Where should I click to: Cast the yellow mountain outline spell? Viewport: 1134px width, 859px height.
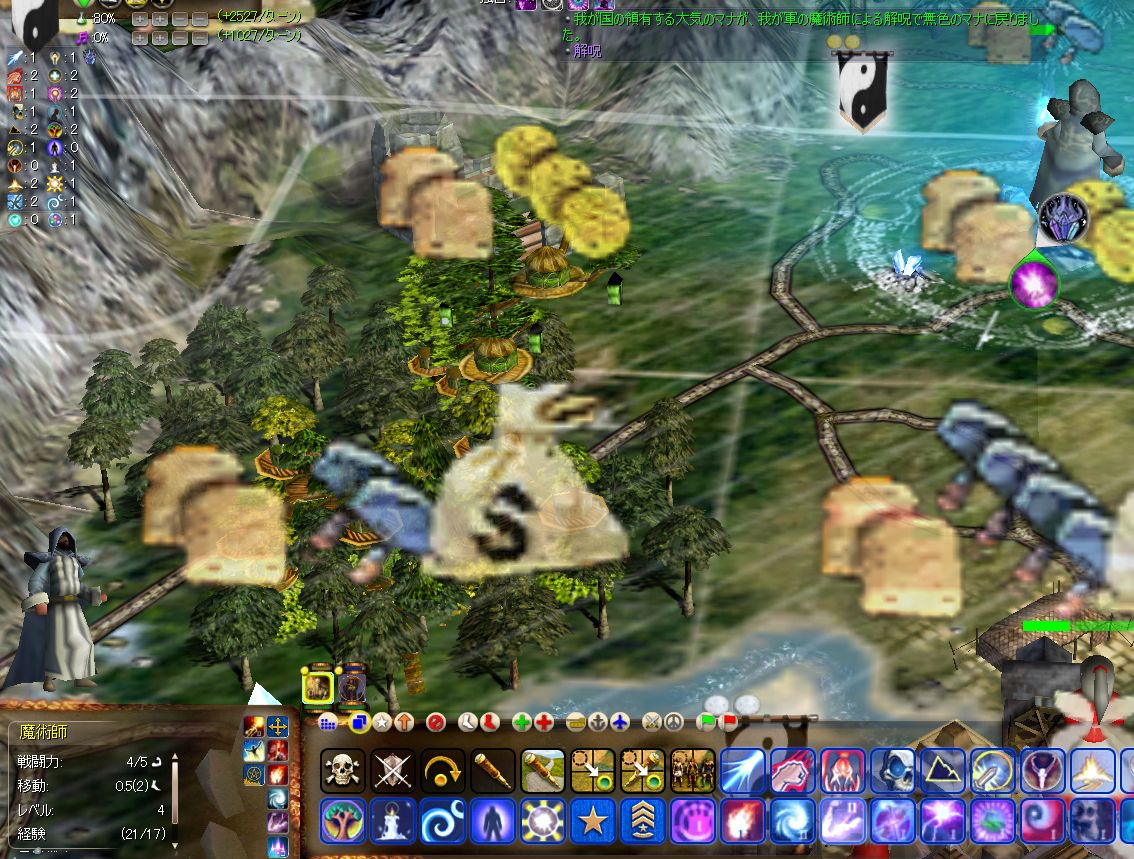point(943,770)
